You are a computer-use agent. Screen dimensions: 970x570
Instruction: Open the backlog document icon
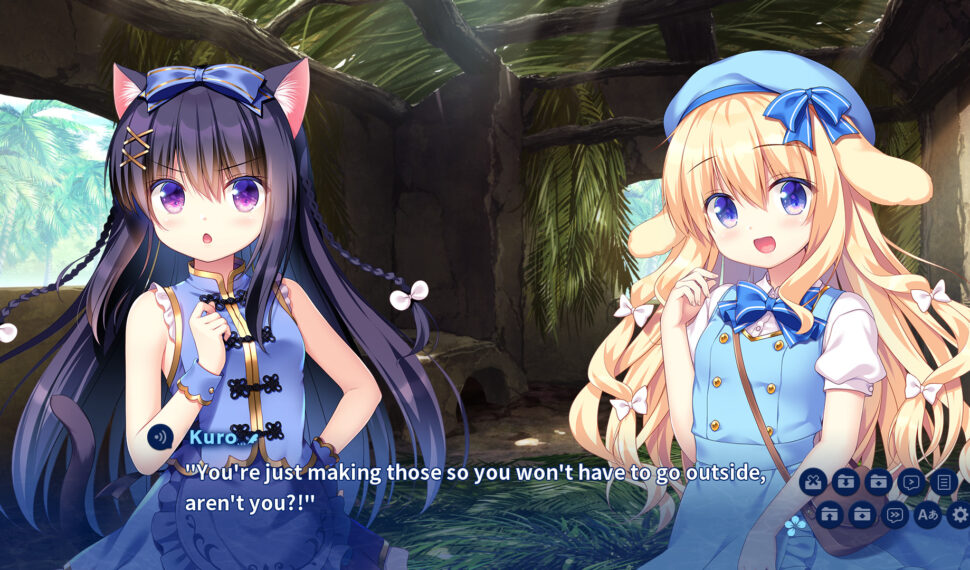click(x=943, y=482)
